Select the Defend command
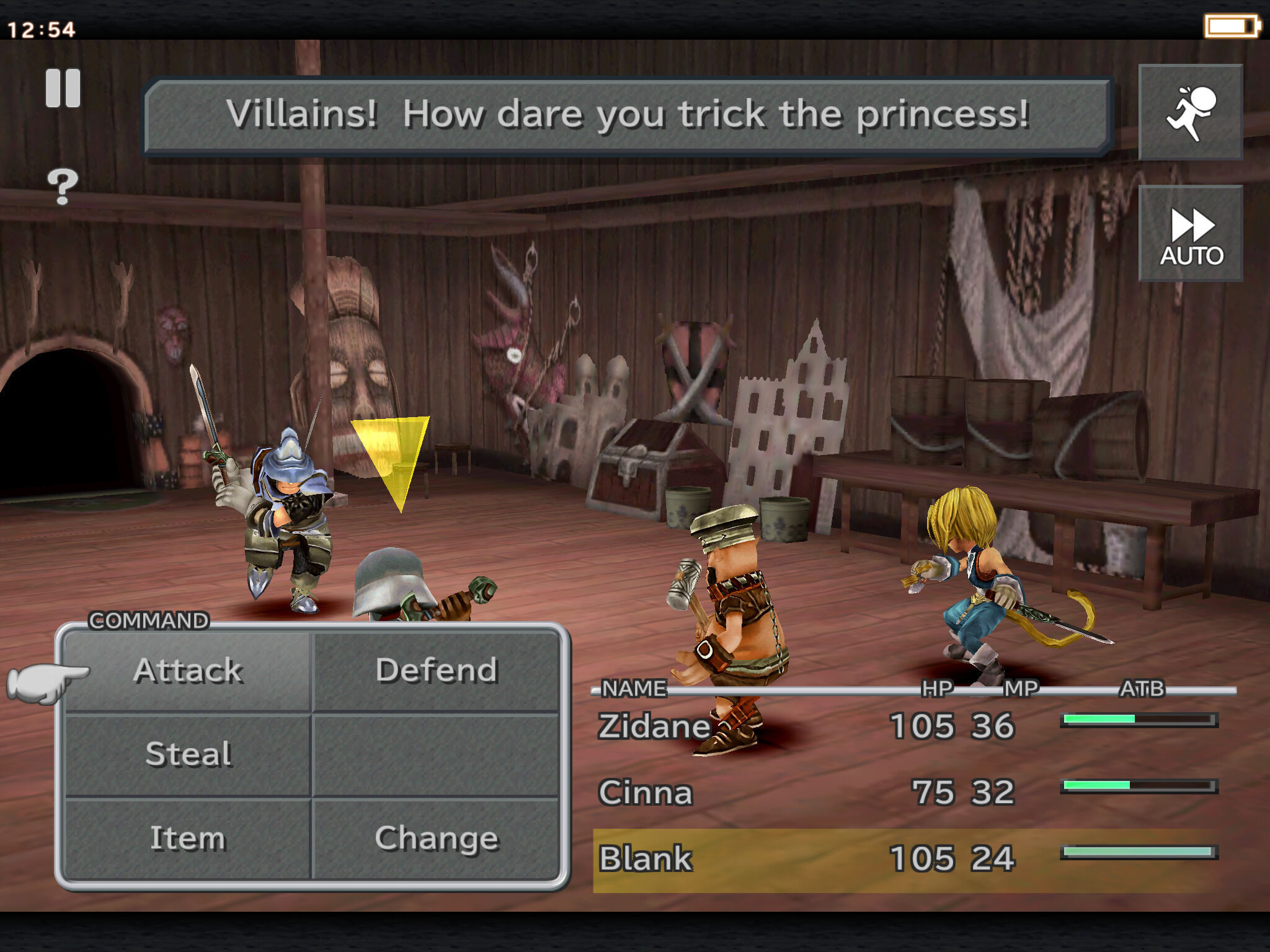Viewport: 1270px width, 952px height. [x=437, y=671]
